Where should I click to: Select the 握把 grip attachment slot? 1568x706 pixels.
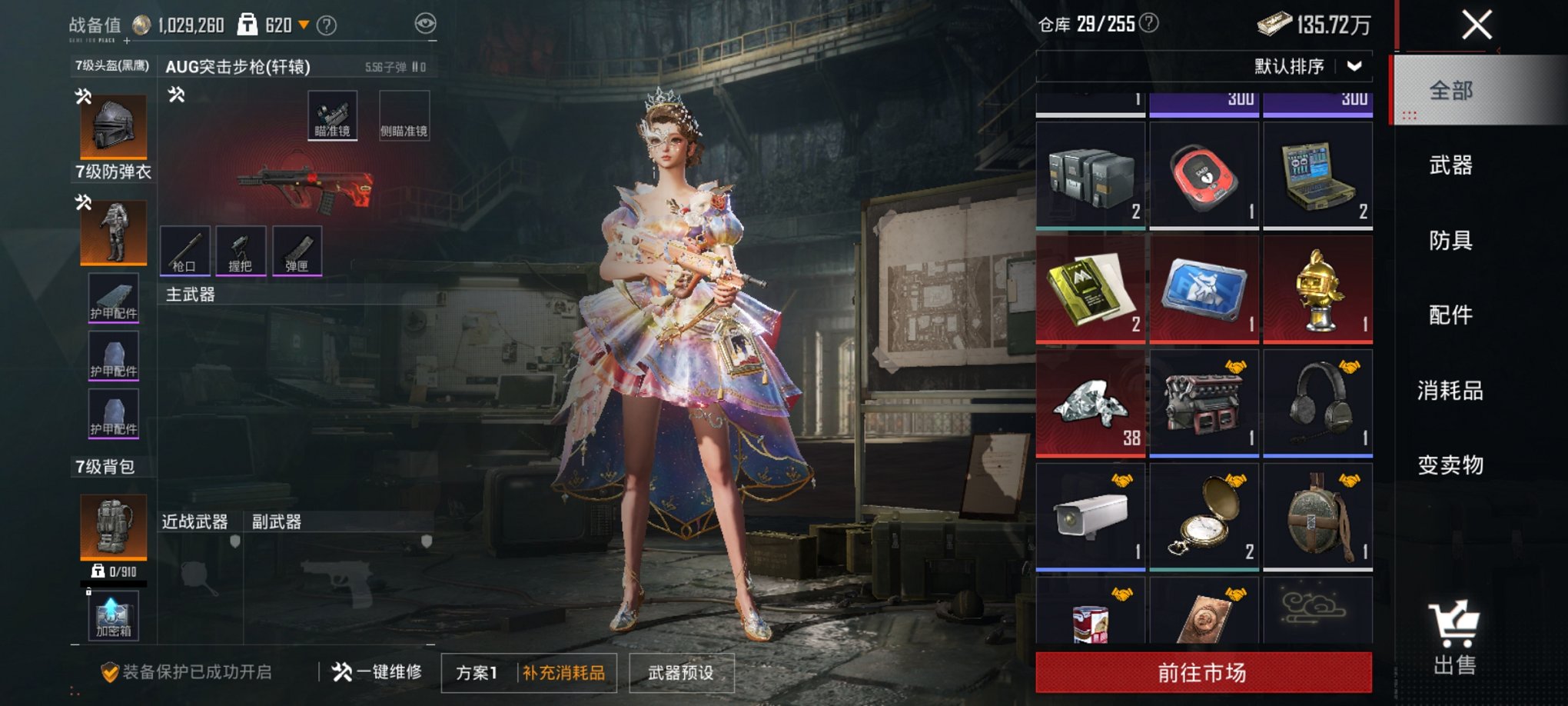click(x=241, y=250)
